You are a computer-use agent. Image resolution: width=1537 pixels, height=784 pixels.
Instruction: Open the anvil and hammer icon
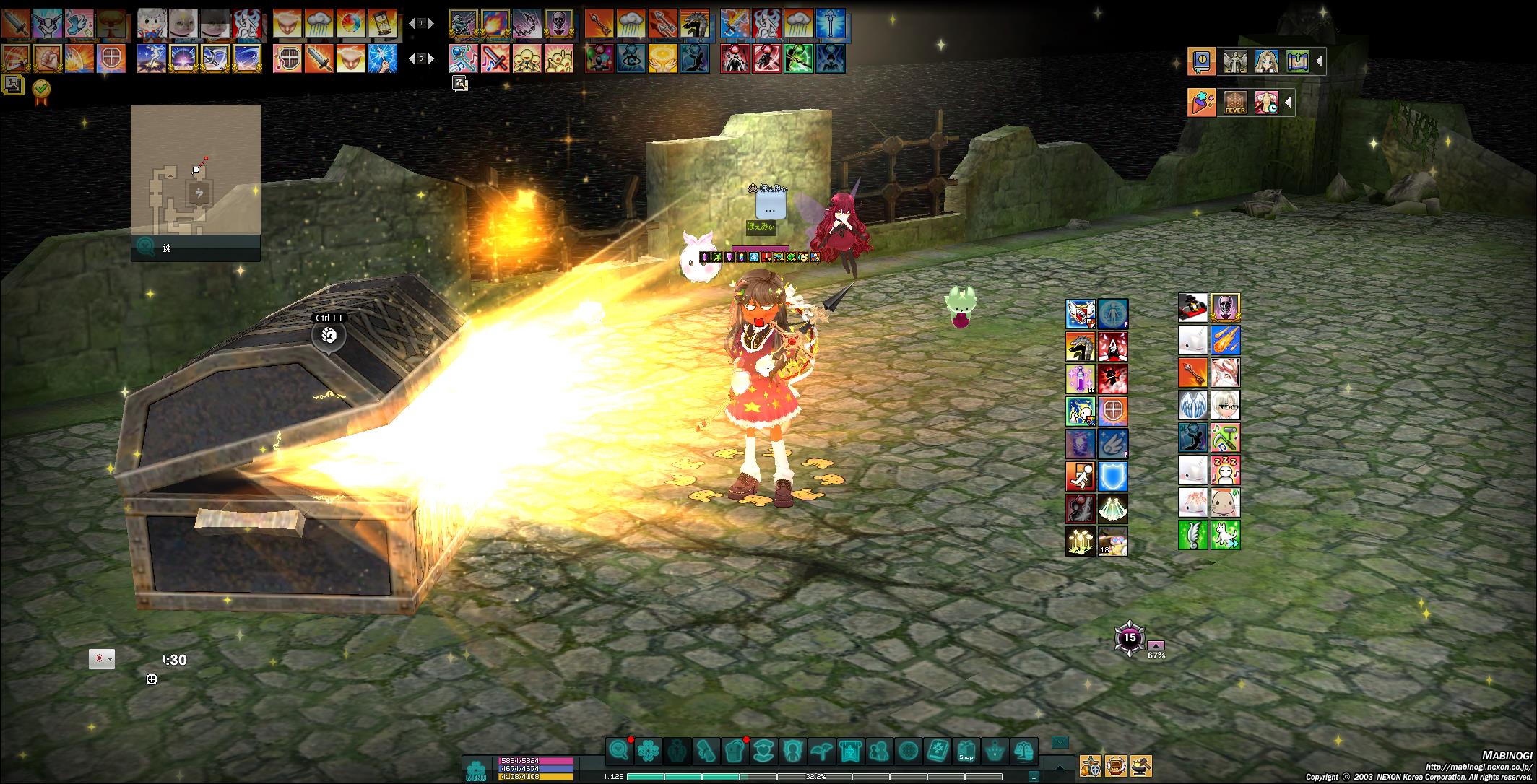1141,765
